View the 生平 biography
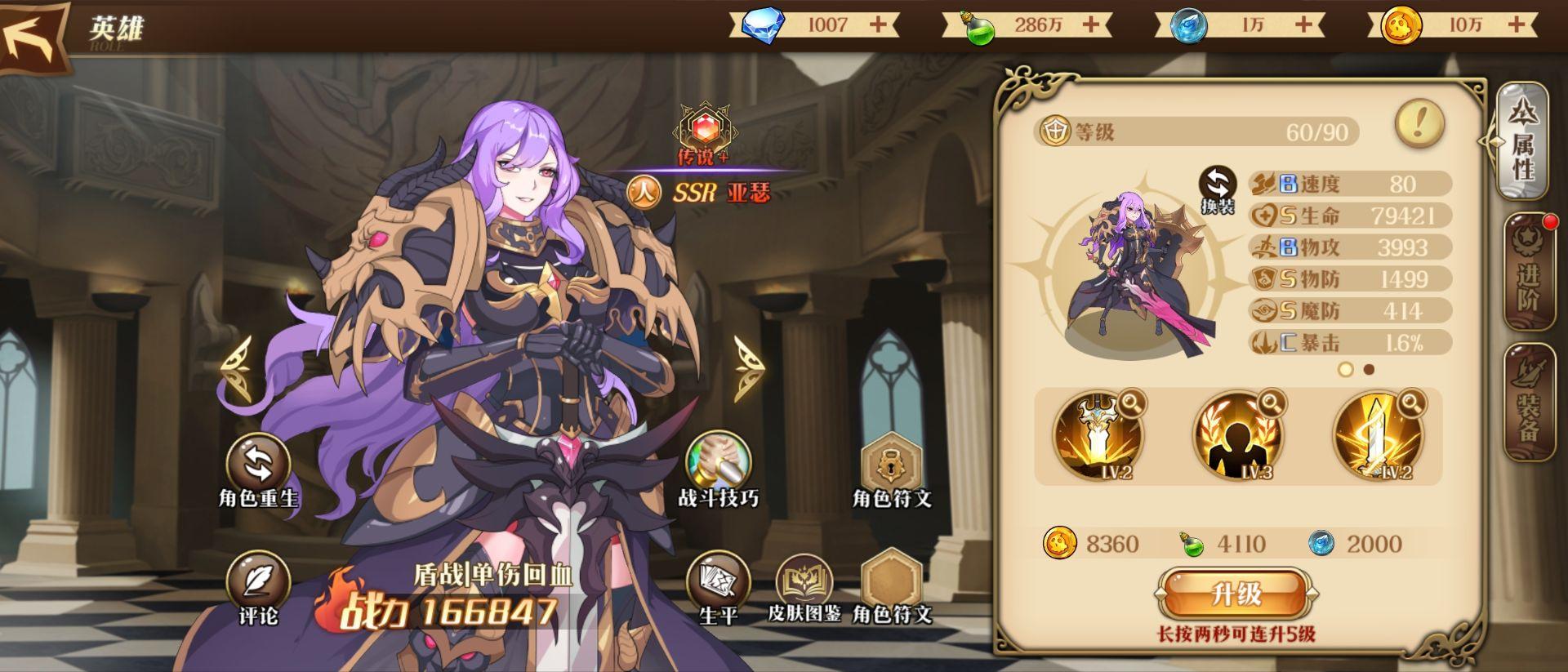1568x672 pixels. coord(718,583)
